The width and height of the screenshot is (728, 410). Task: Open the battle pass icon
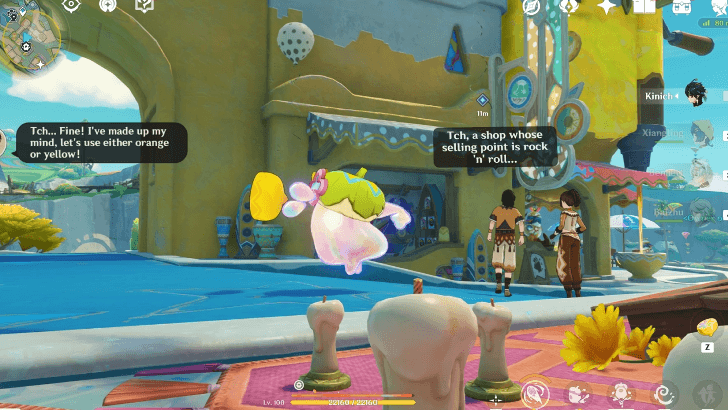click(x=570, y=6)
